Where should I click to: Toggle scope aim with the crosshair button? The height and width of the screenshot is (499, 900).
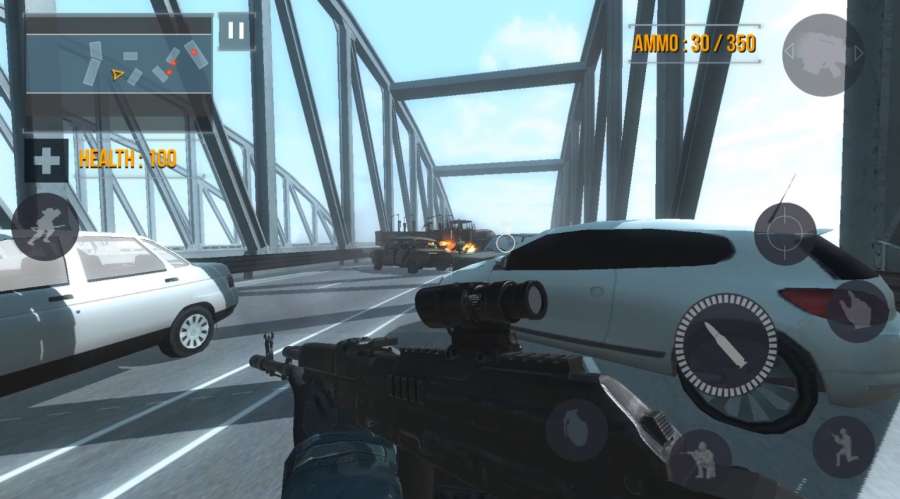tap(785, 235)
